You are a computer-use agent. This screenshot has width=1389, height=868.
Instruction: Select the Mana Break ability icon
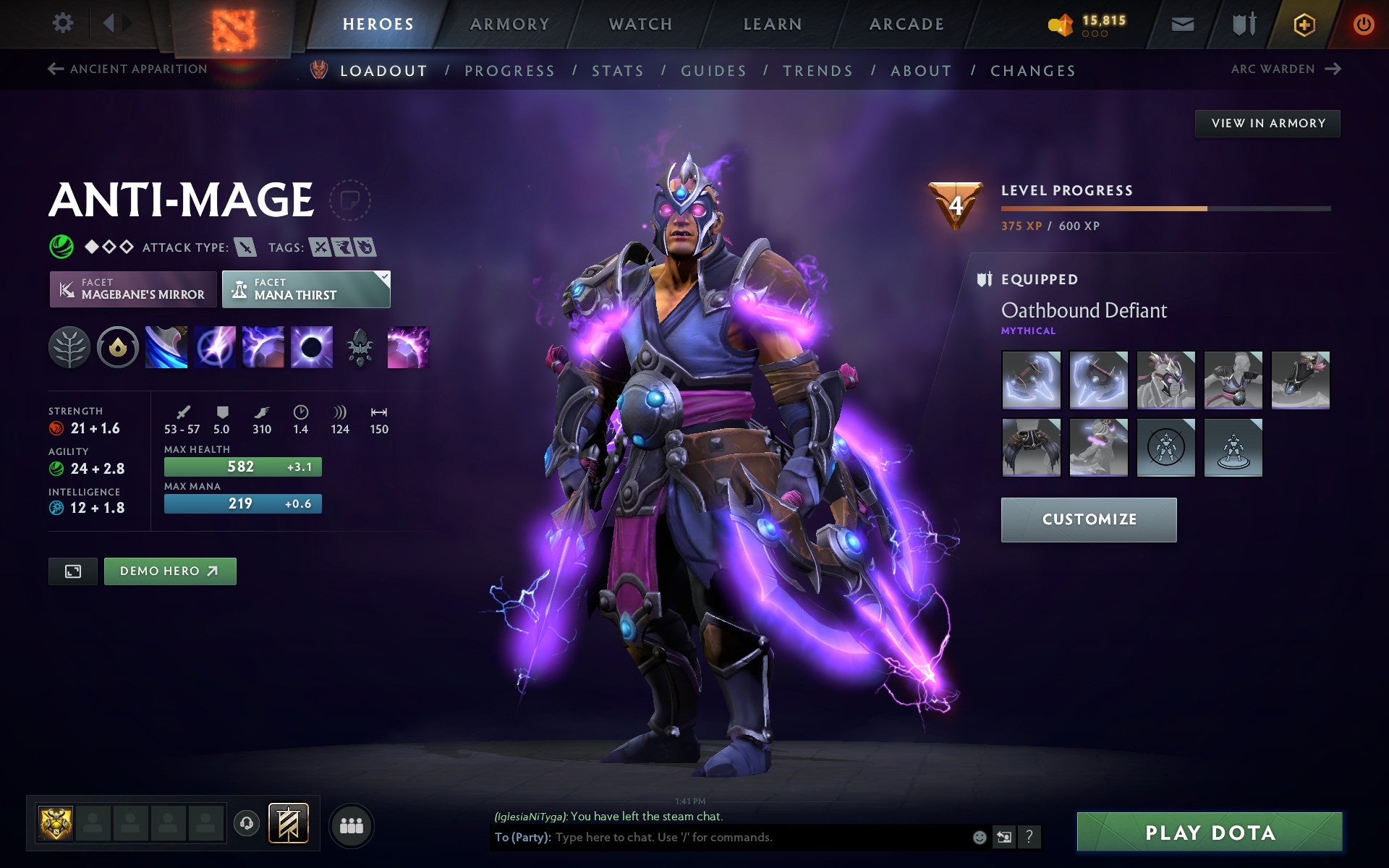click(166, 347)
